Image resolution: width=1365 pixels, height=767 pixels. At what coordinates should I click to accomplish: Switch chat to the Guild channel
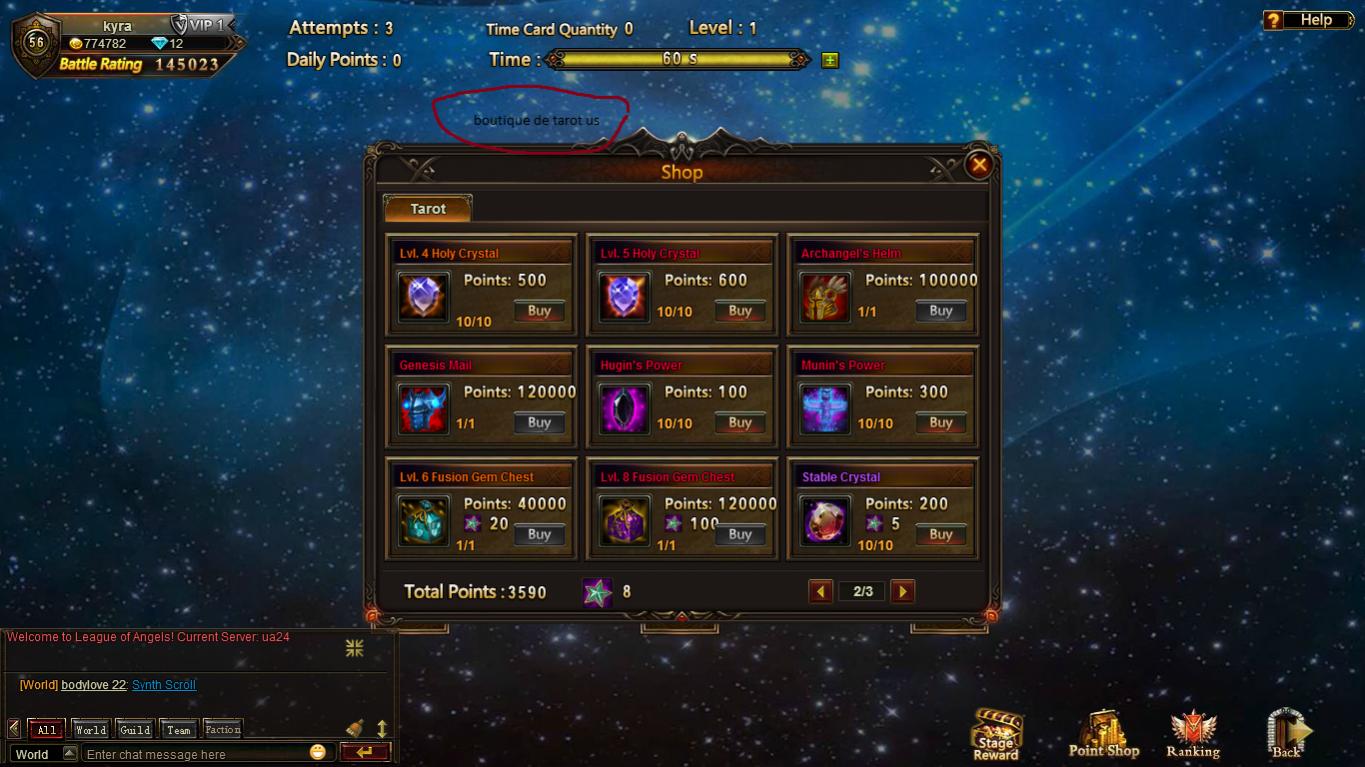click(135, 729)
